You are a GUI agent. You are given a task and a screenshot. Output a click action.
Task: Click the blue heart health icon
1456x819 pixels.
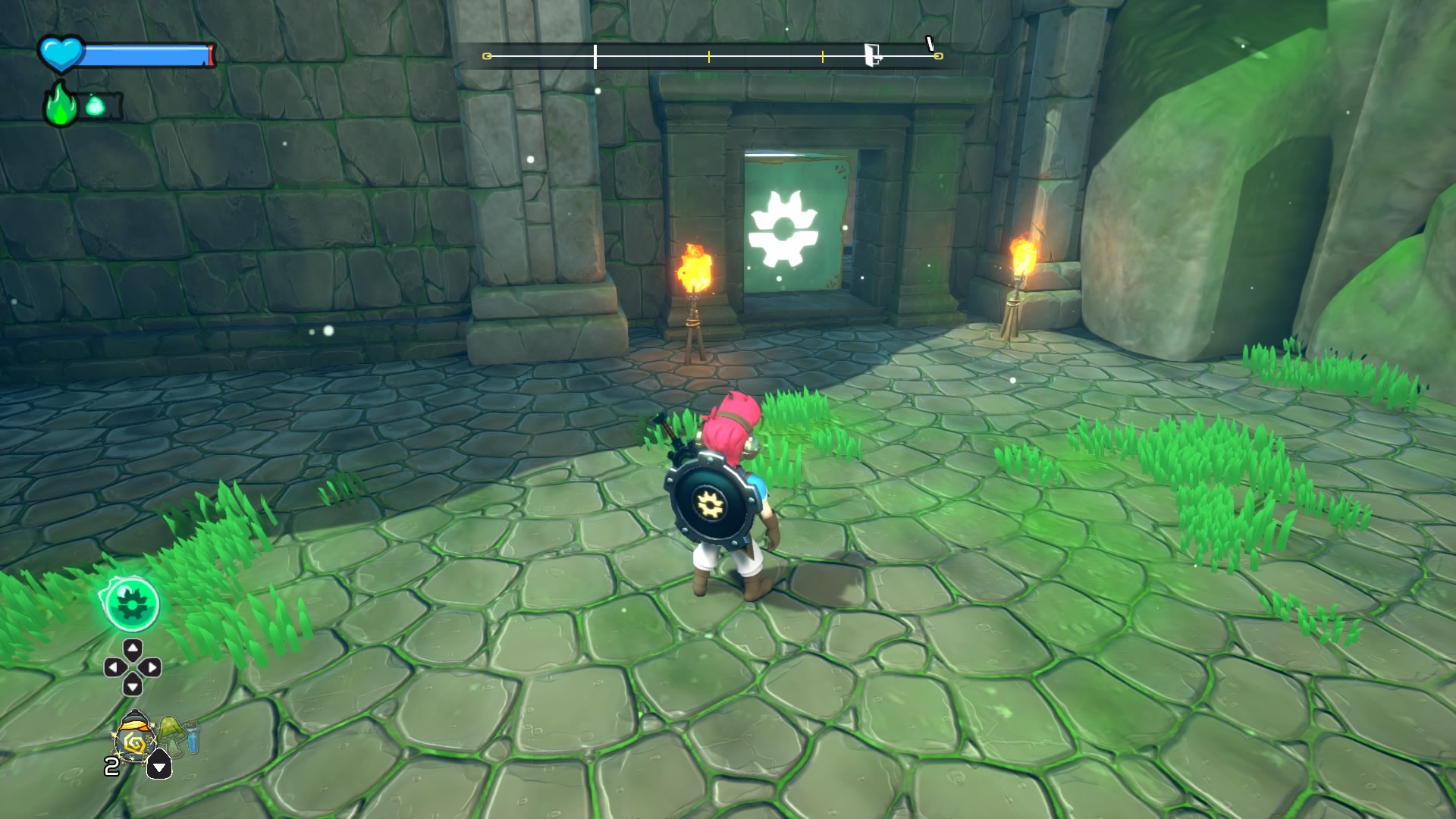61,54
